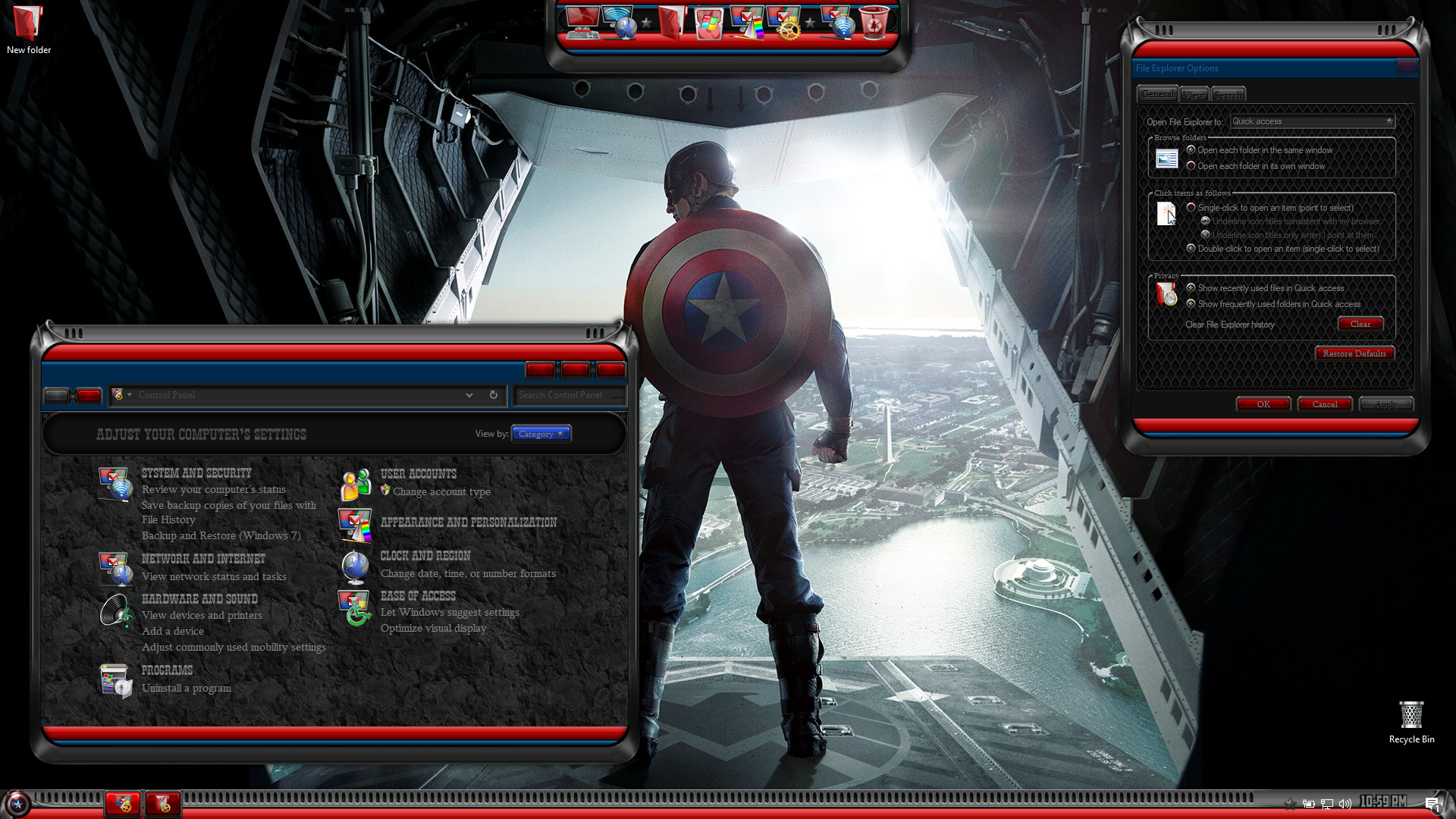Image resolution: width=1456 pixels, height=819 pixels.
Task: Expand the Open File Explorer to dropdown
Action: click(1312, 121)
